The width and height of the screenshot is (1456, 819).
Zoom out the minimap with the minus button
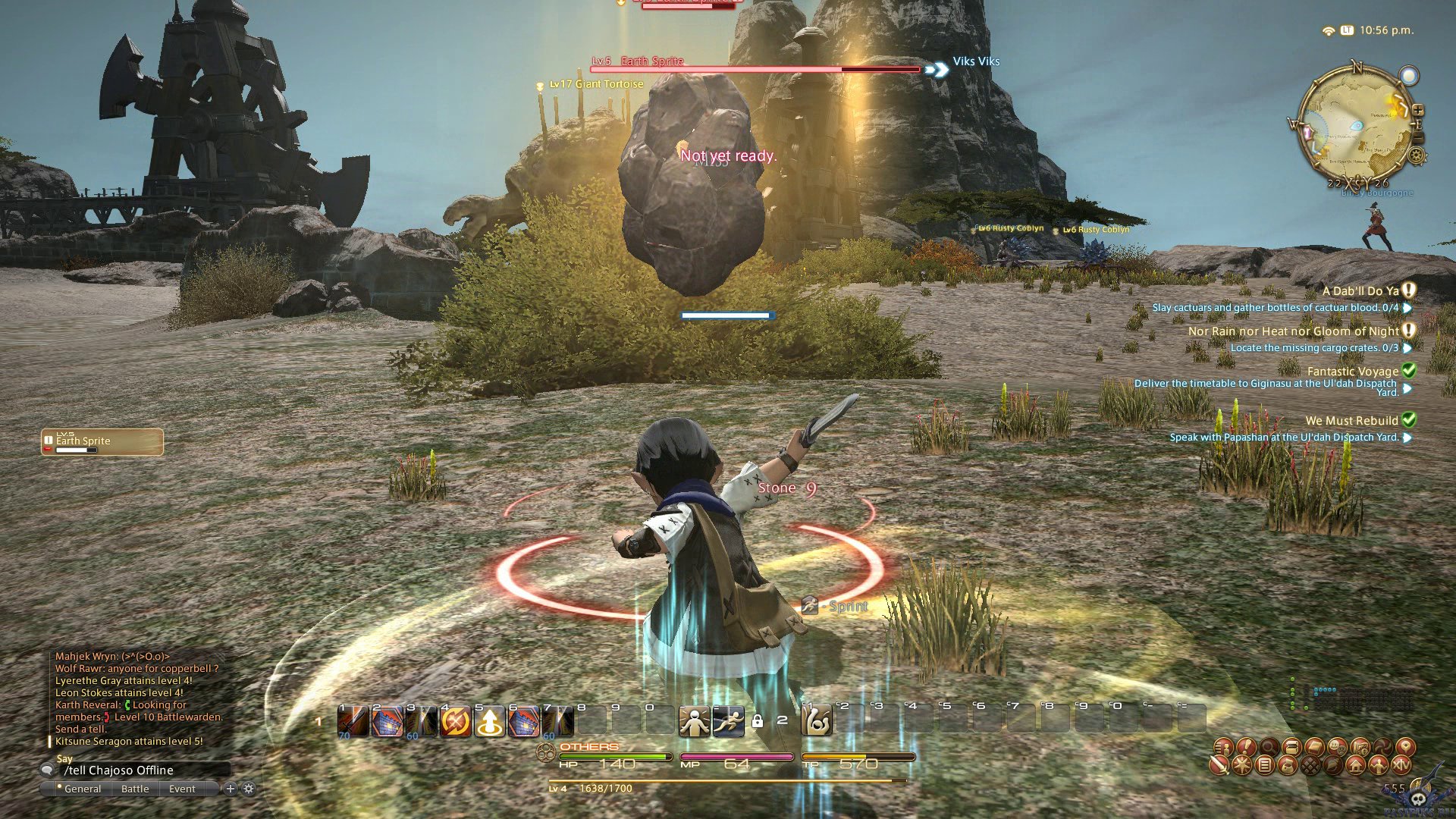coord(1417,137)
